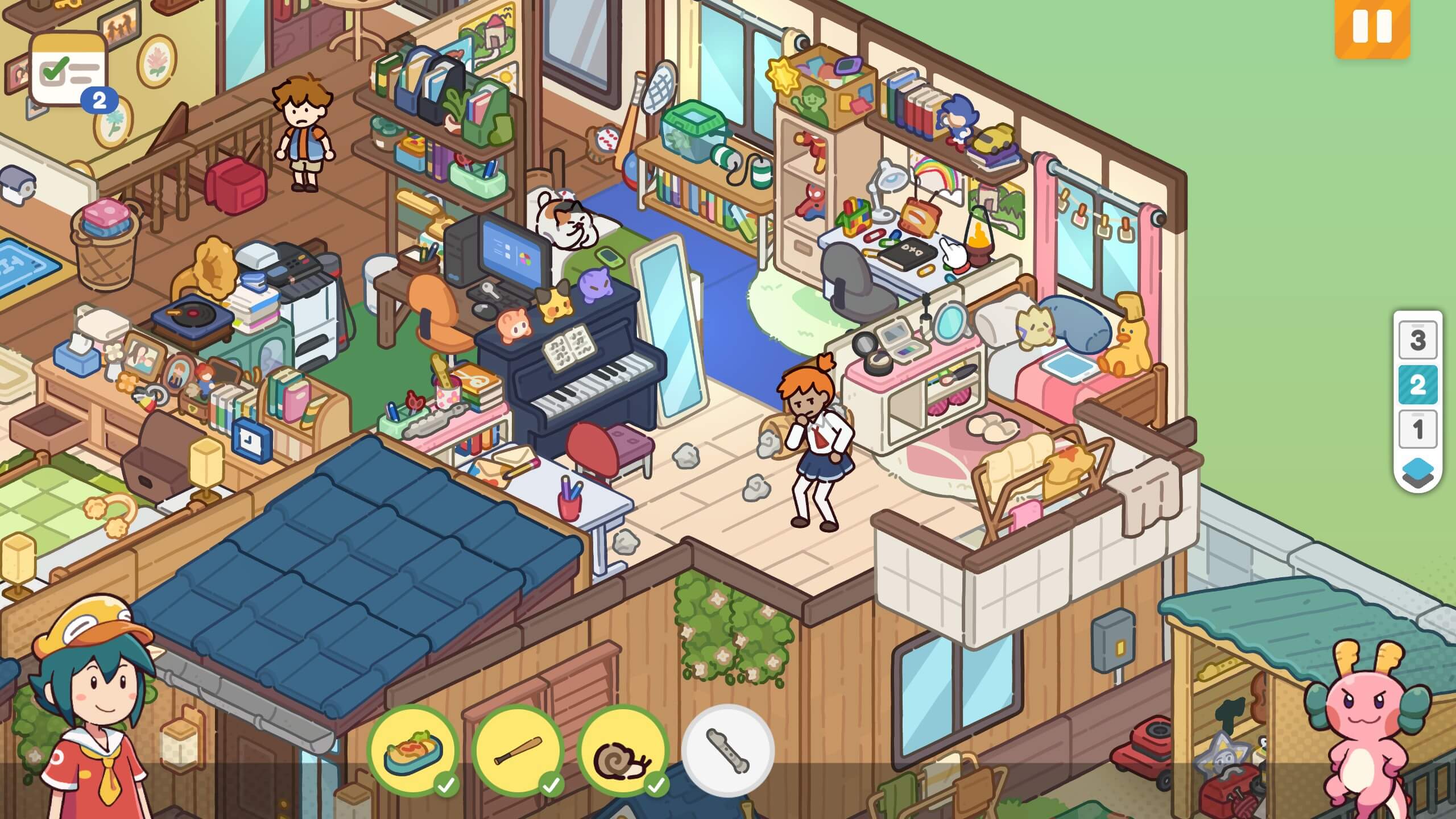Viewport: 1456px width, 819px height.
Task: Pause the game with the orange button
Action: [x=1372, y=27]
